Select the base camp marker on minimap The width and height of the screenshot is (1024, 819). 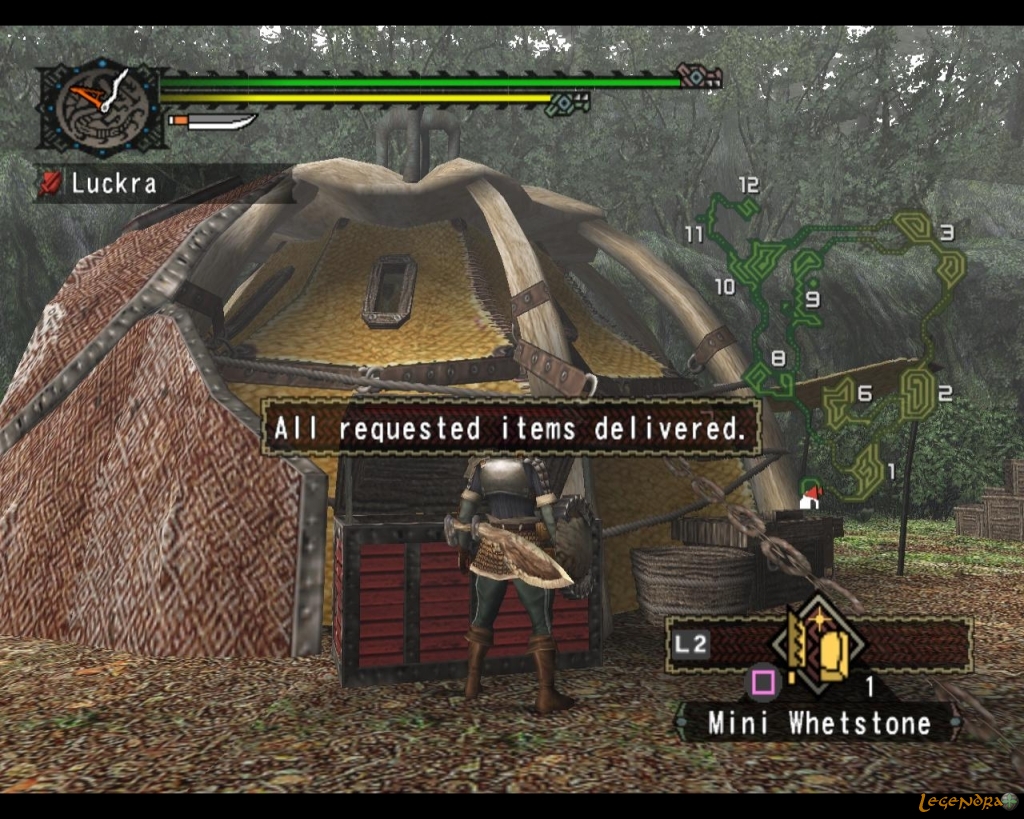point(810,497)
